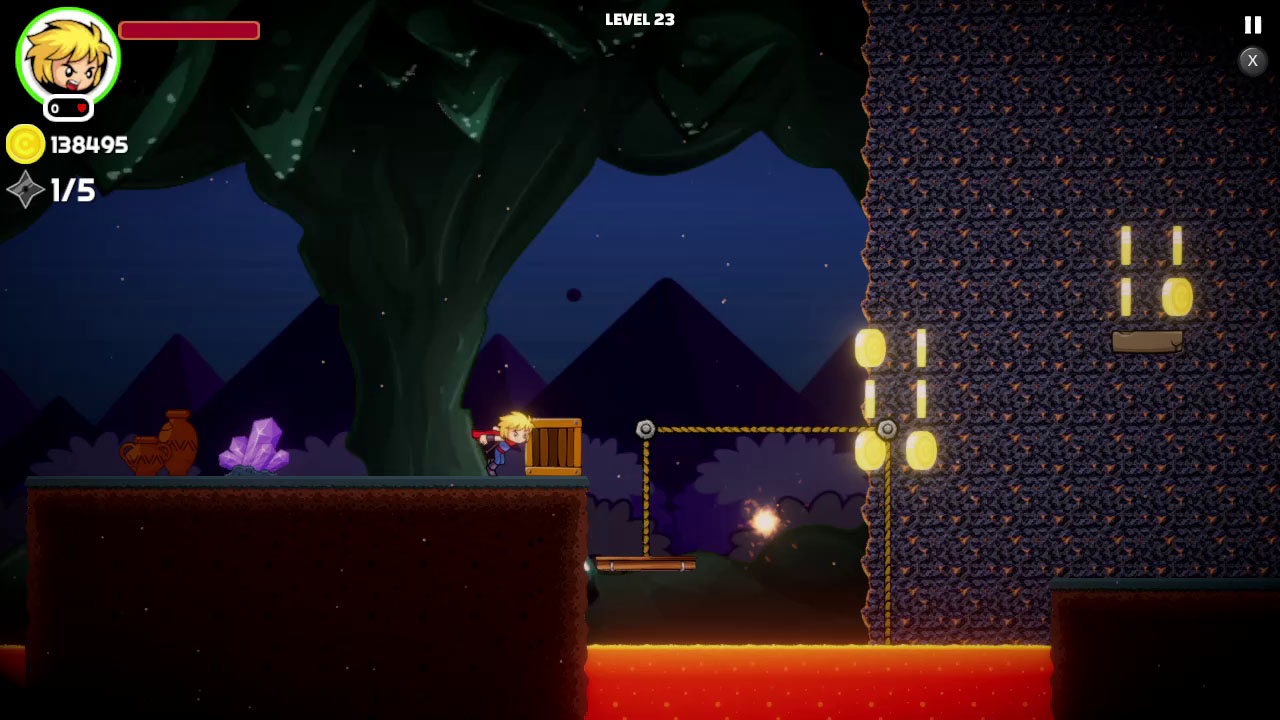Open the level info by clicking LEVEL 23
This screenshot has height=720, width=1280.
click(639, 18)
